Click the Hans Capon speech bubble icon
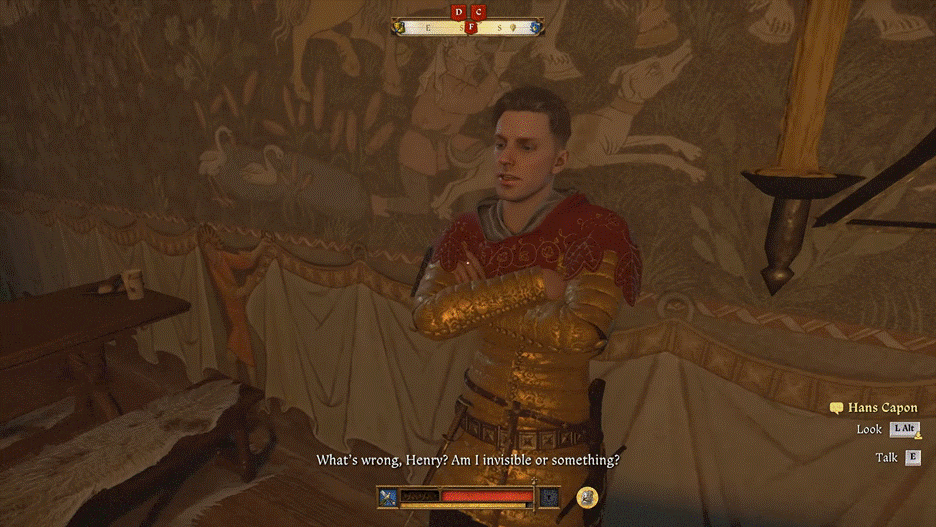The image size is (936, 527). point(836,408)
